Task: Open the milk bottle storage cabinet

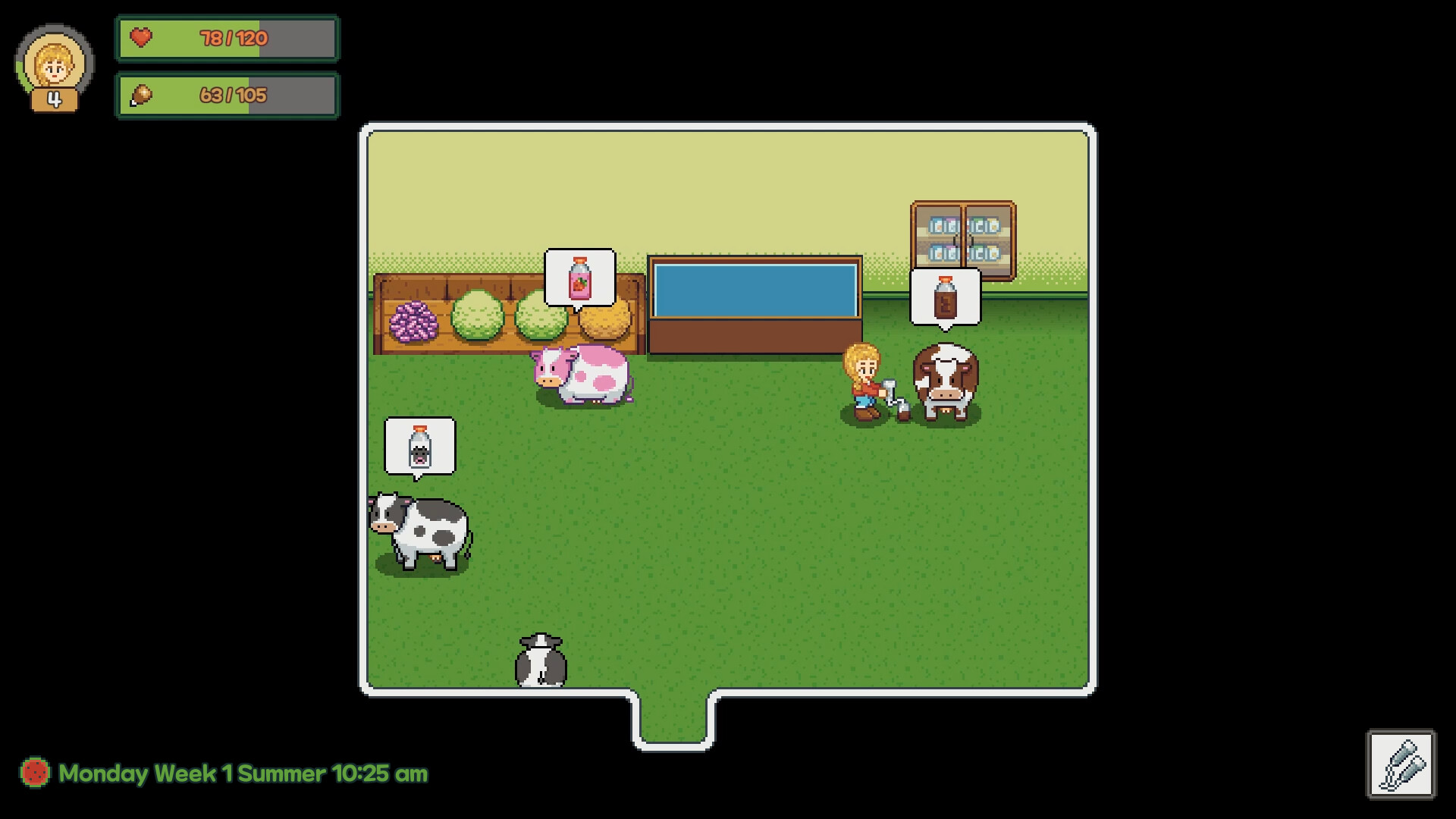Action: 962,231
